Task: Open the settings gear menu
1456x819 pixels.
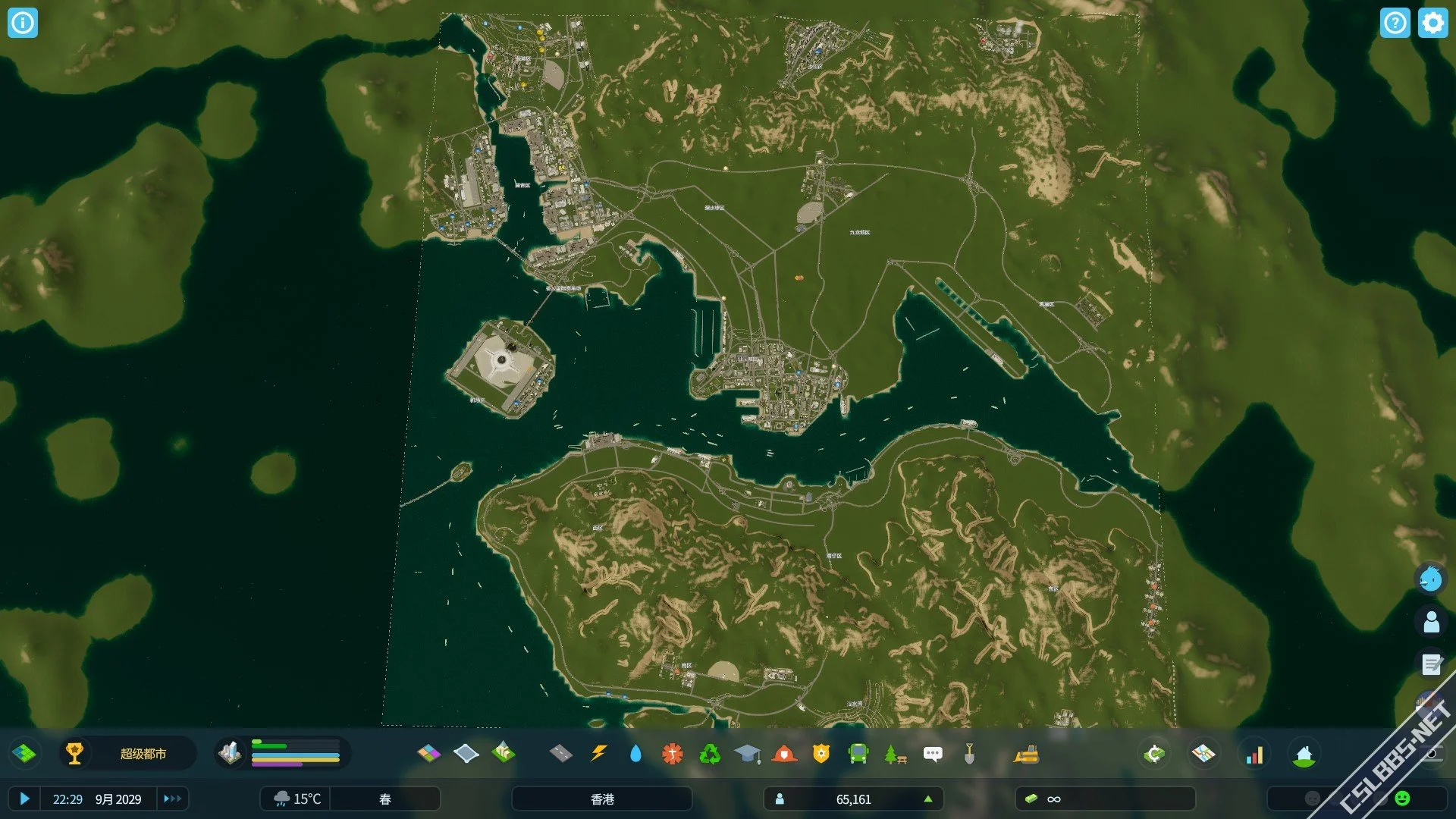Action: point(1432,23)
